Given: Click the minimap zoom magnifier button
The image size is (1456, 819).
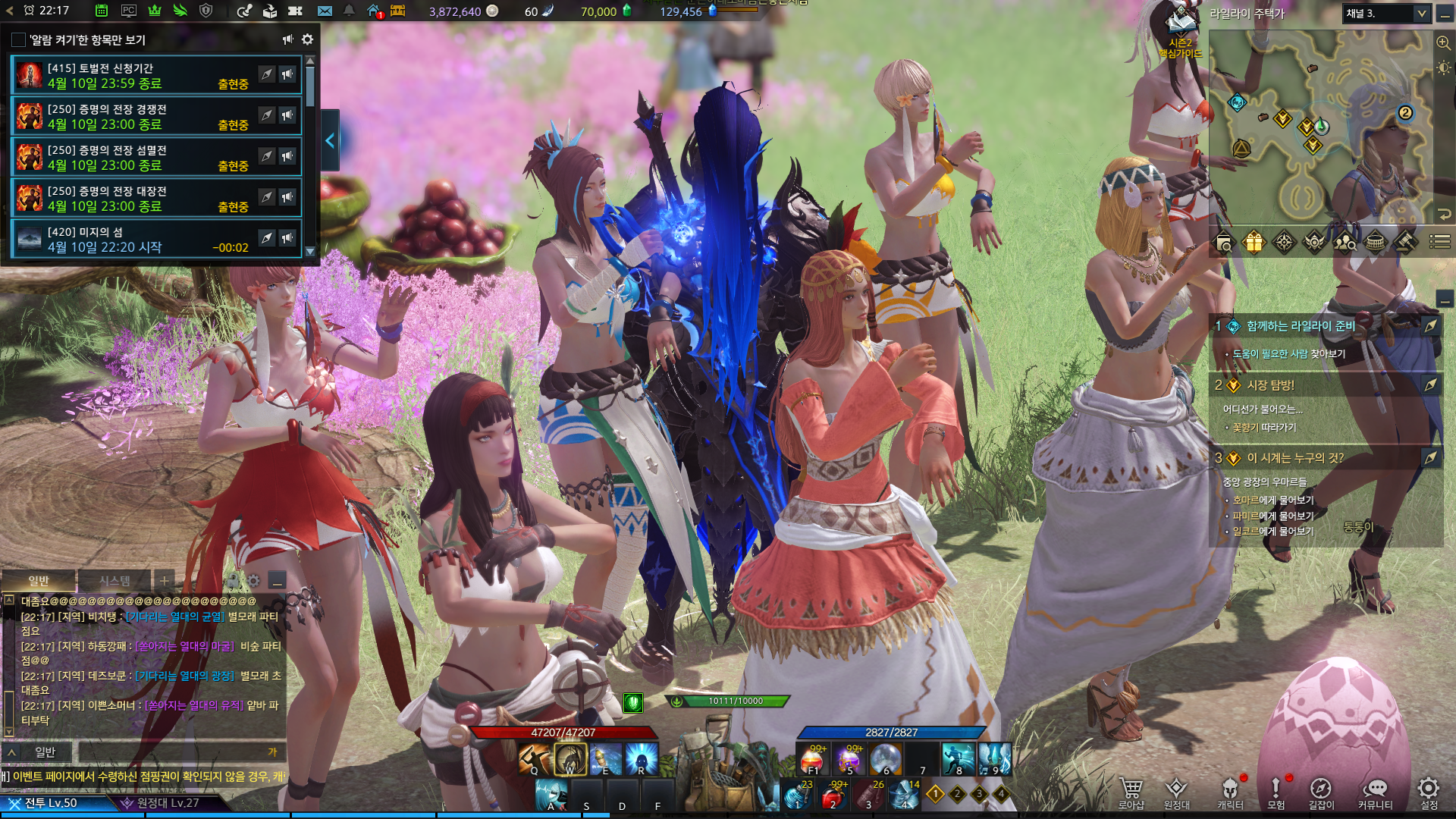Looking at the screenshot, I should 1443,43.
